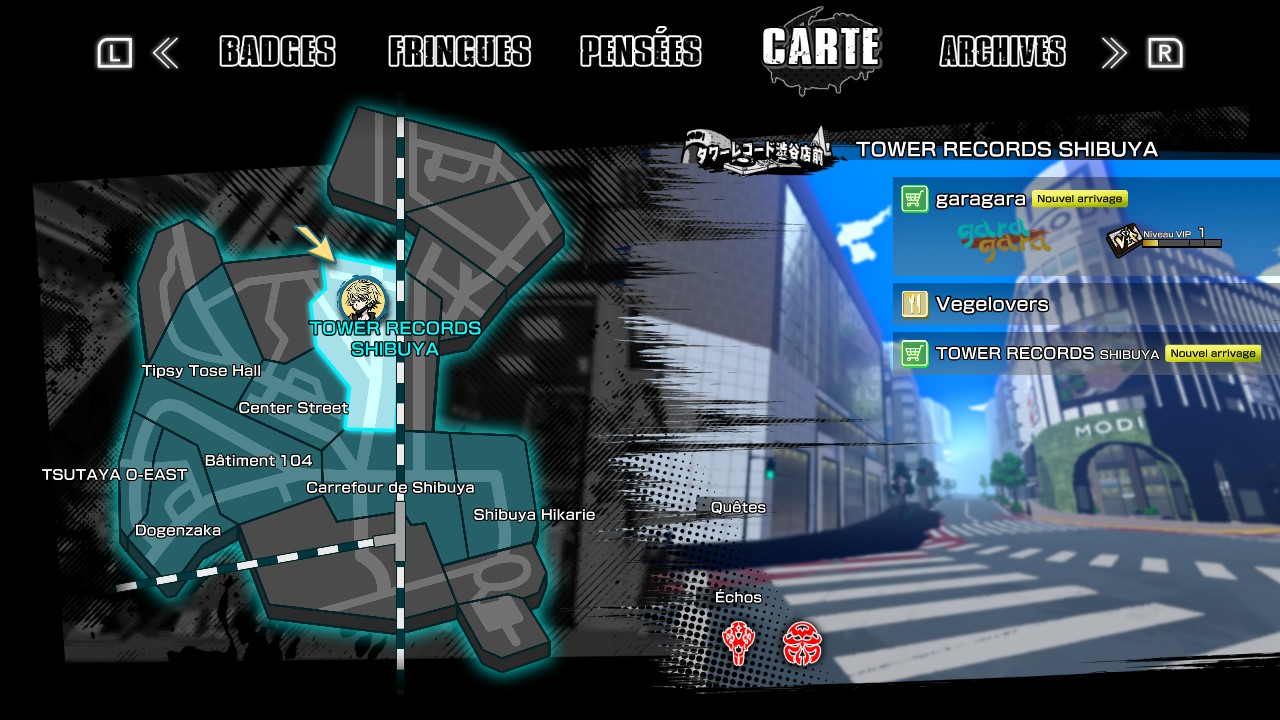Image resolution: width=1280 pixels, height=720 pixels.
Task: Select Bâtiment 104 map area
Action: 258,461
